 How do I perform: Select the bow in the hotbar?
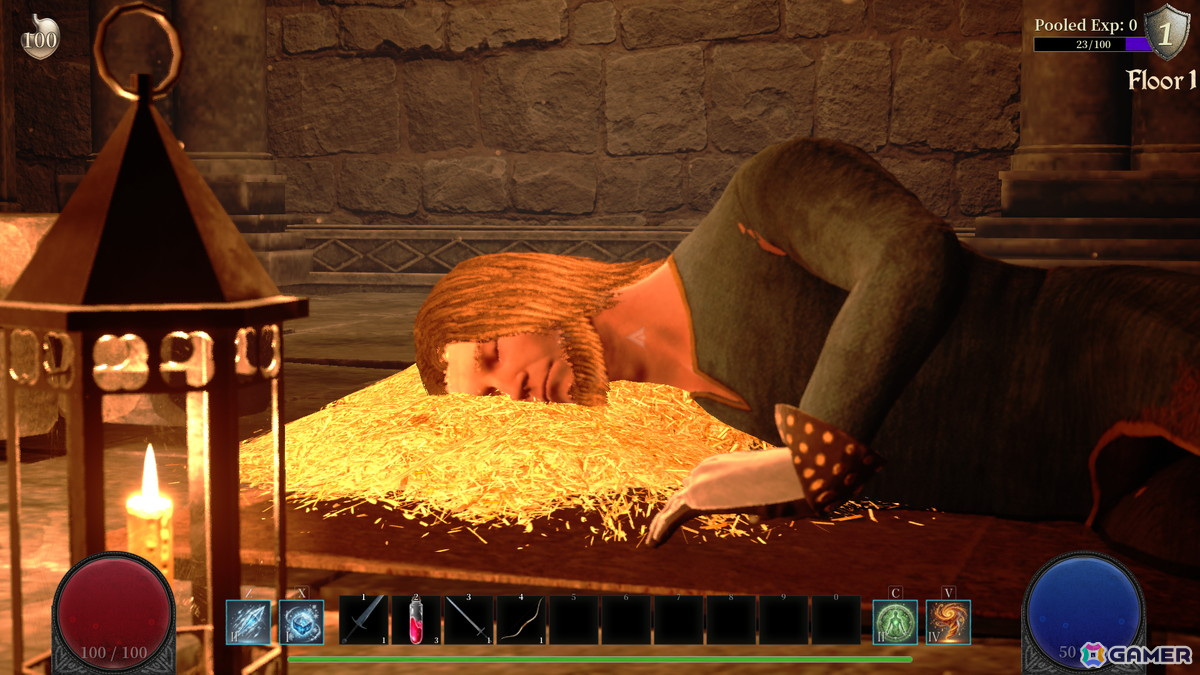pos(520,620)
